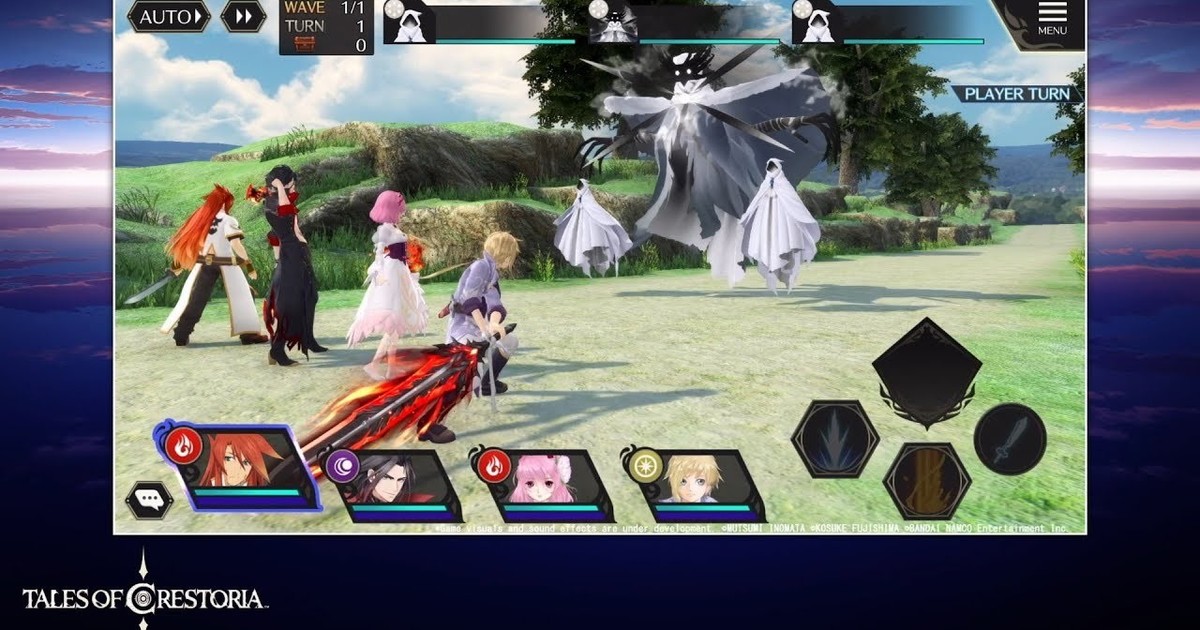Target the third hooded enemy portrait
Viewport: 1200px width, 630px height.
[818, 22]
